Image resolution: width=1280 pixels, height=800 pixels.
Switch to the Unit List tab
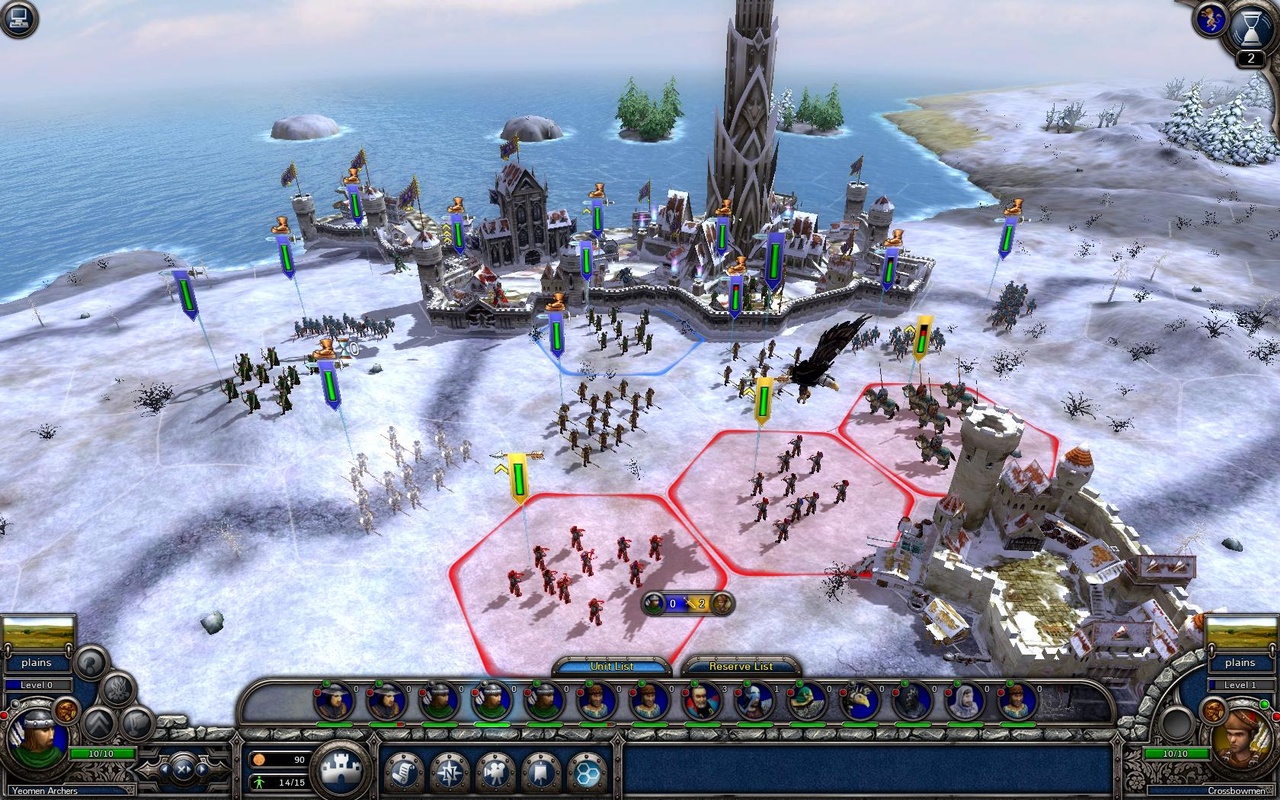coord(611,667)
